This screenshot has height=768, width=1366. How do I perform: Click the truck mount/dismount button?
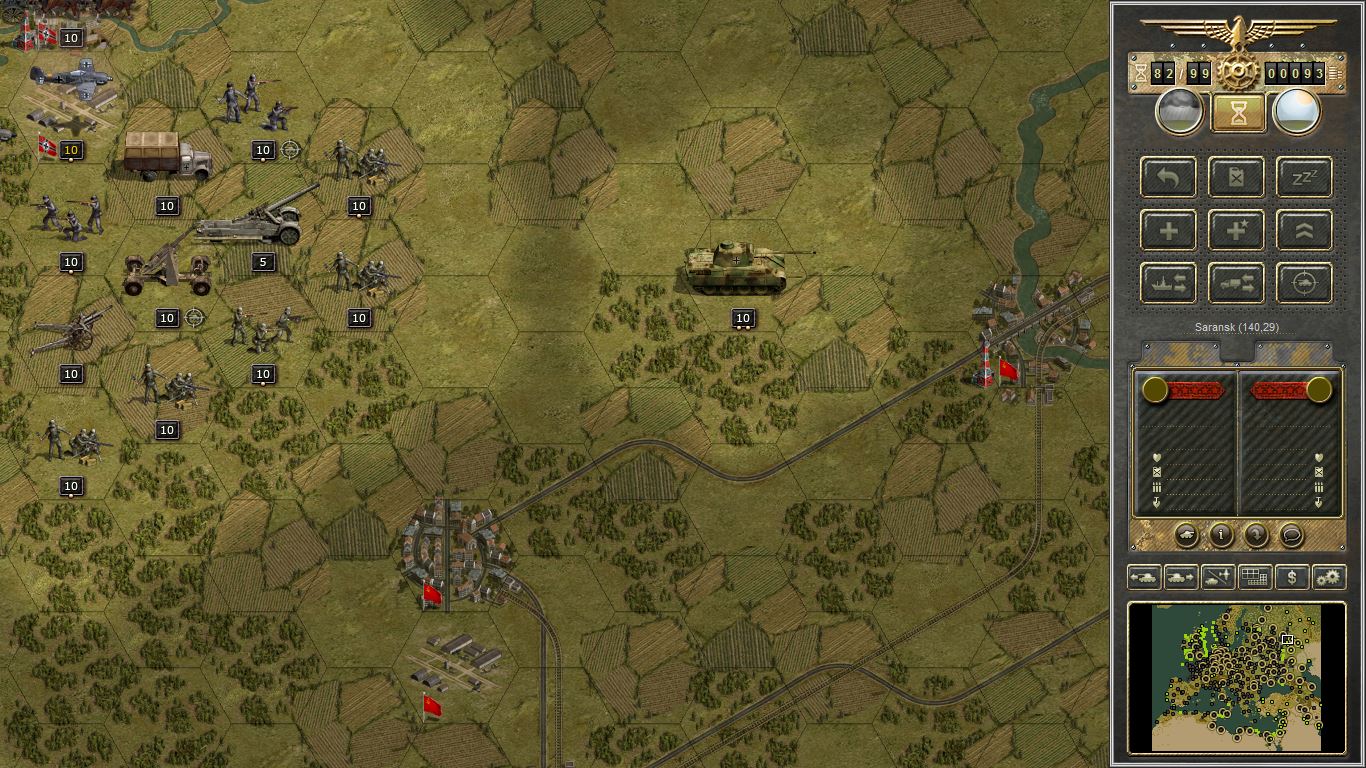[x=1237, y=284]
